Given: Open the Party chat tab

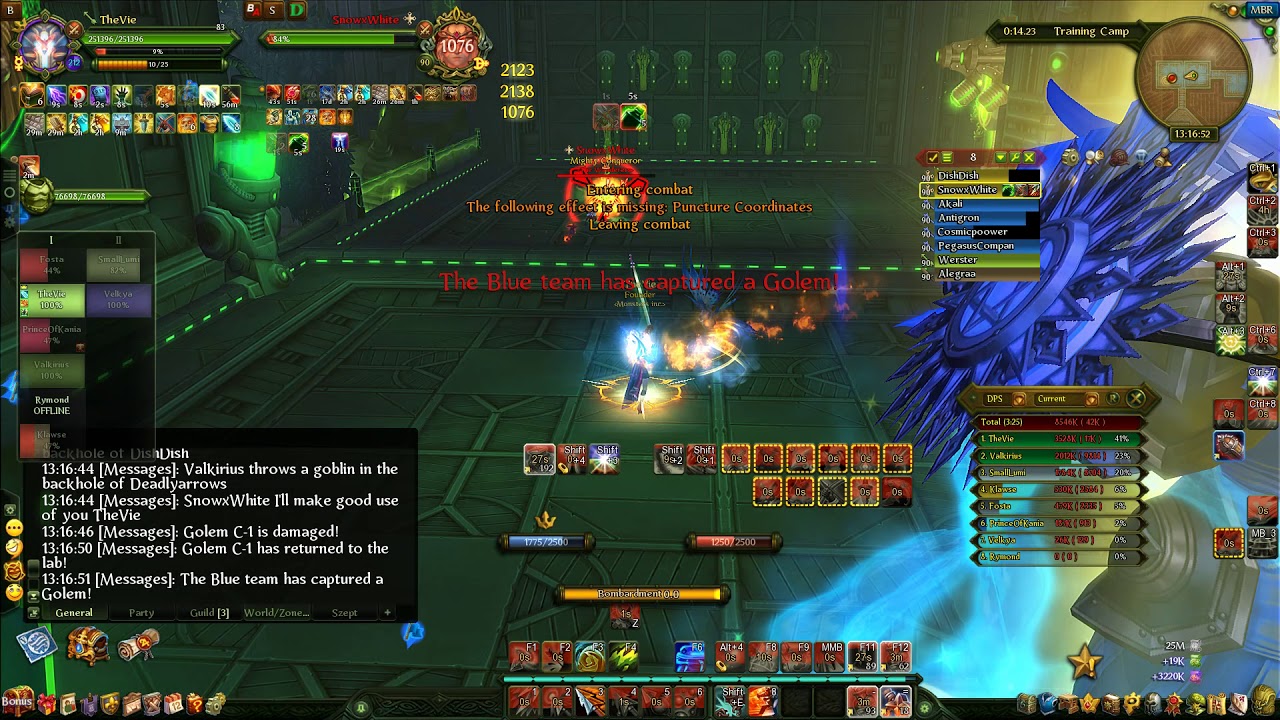Looking at the screenshot, I should [x=141, y=612].
